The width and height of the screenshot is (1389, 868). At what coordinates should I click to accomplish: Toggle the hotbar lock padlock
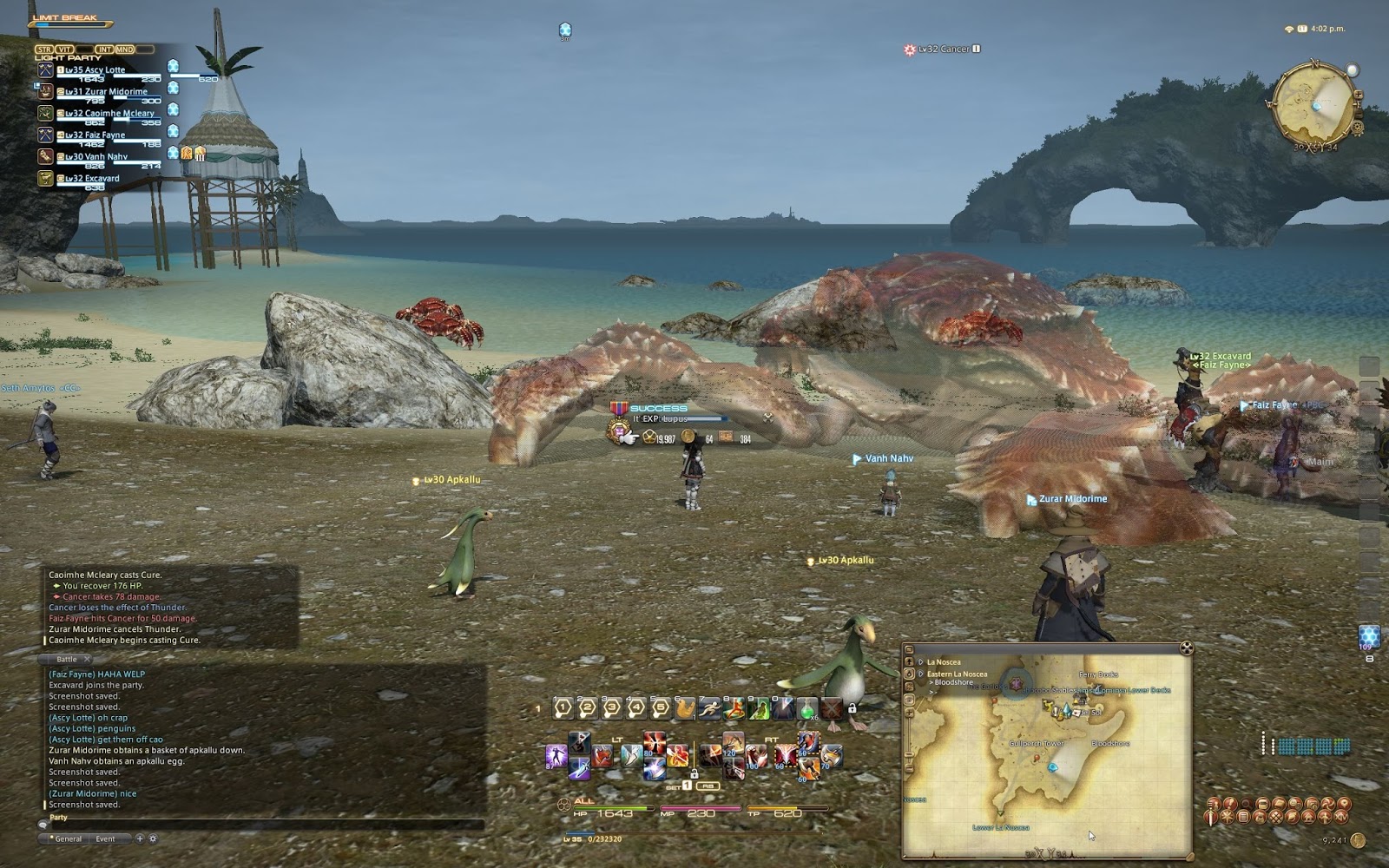coord(852,708)
